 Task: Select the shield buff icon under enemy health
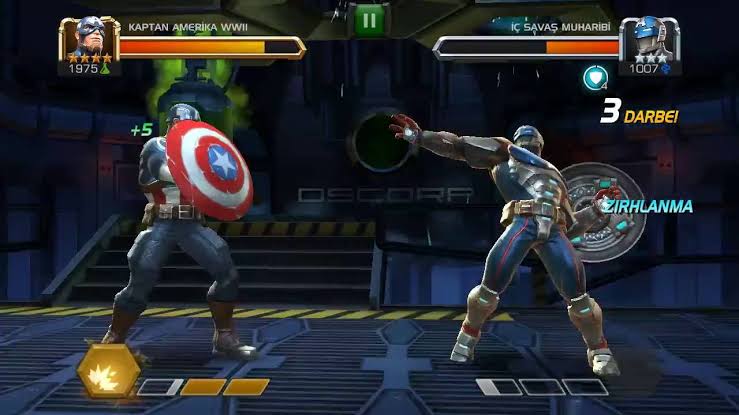(x=595, y=78)
